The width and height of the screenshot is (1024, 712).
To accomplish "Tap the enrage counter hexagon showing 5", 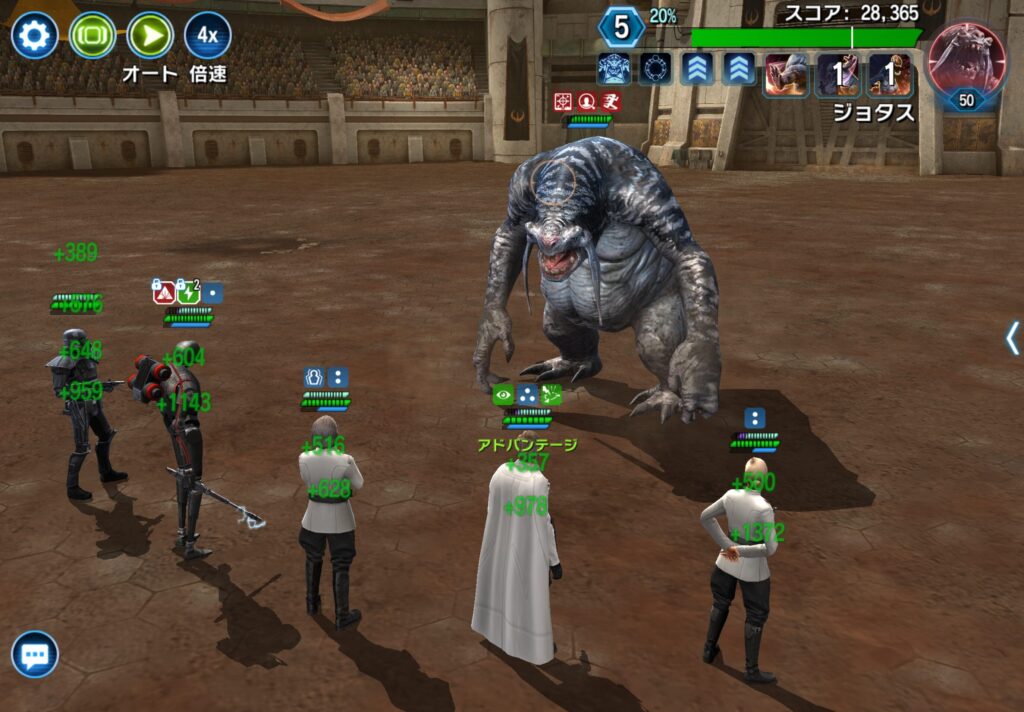I will [621, 27].
